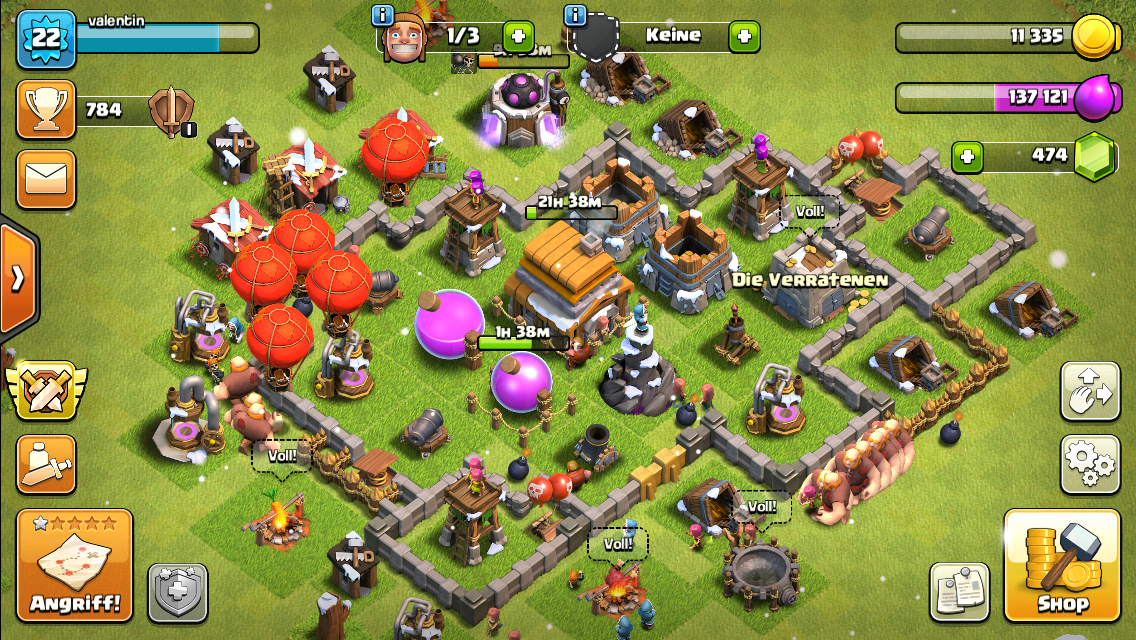This screenshot has width=1136, height=640.
Task: Open the shield plus badge button
Action: pos(178,593)
